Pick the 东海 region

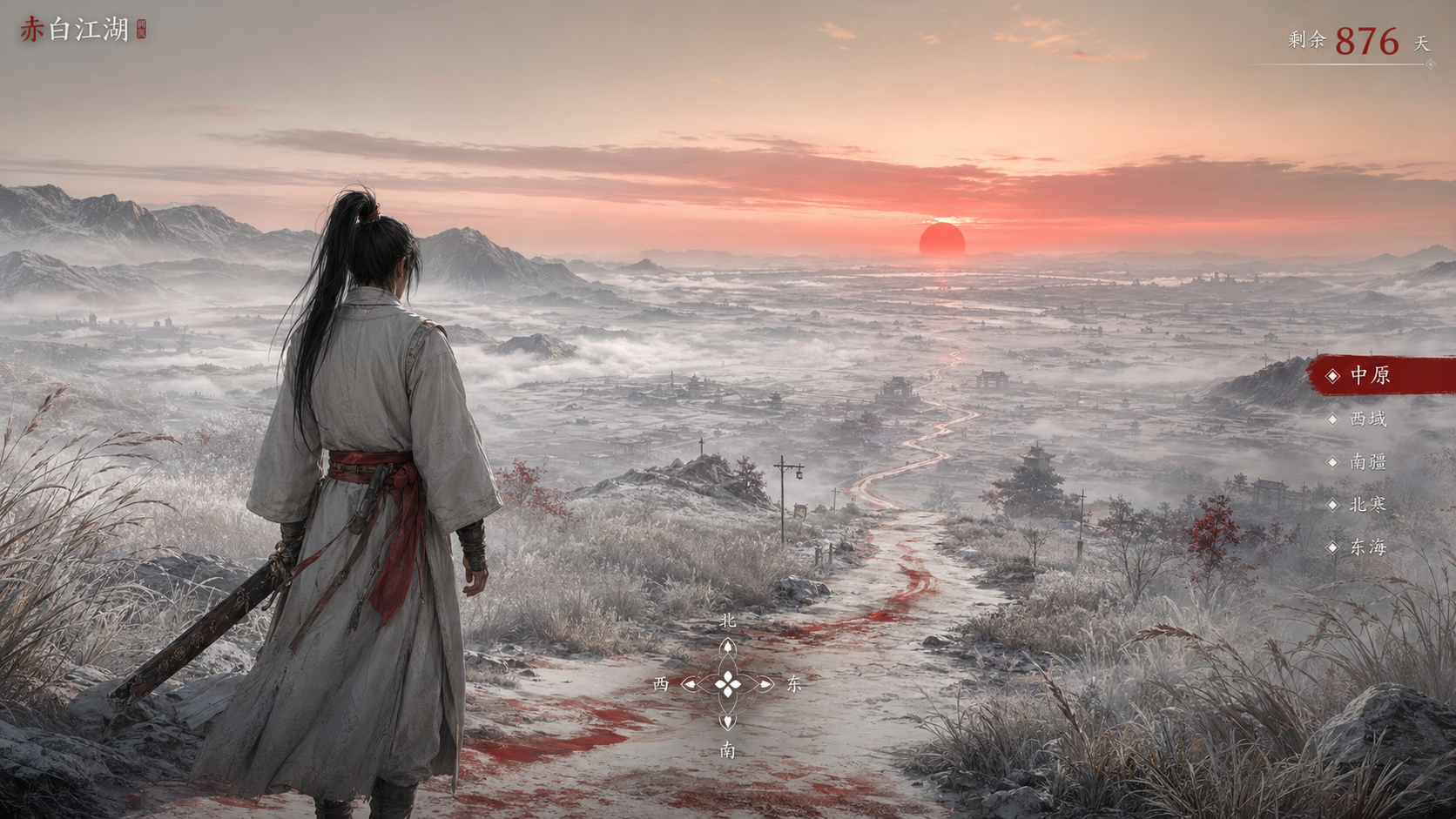click(1367, 547)
